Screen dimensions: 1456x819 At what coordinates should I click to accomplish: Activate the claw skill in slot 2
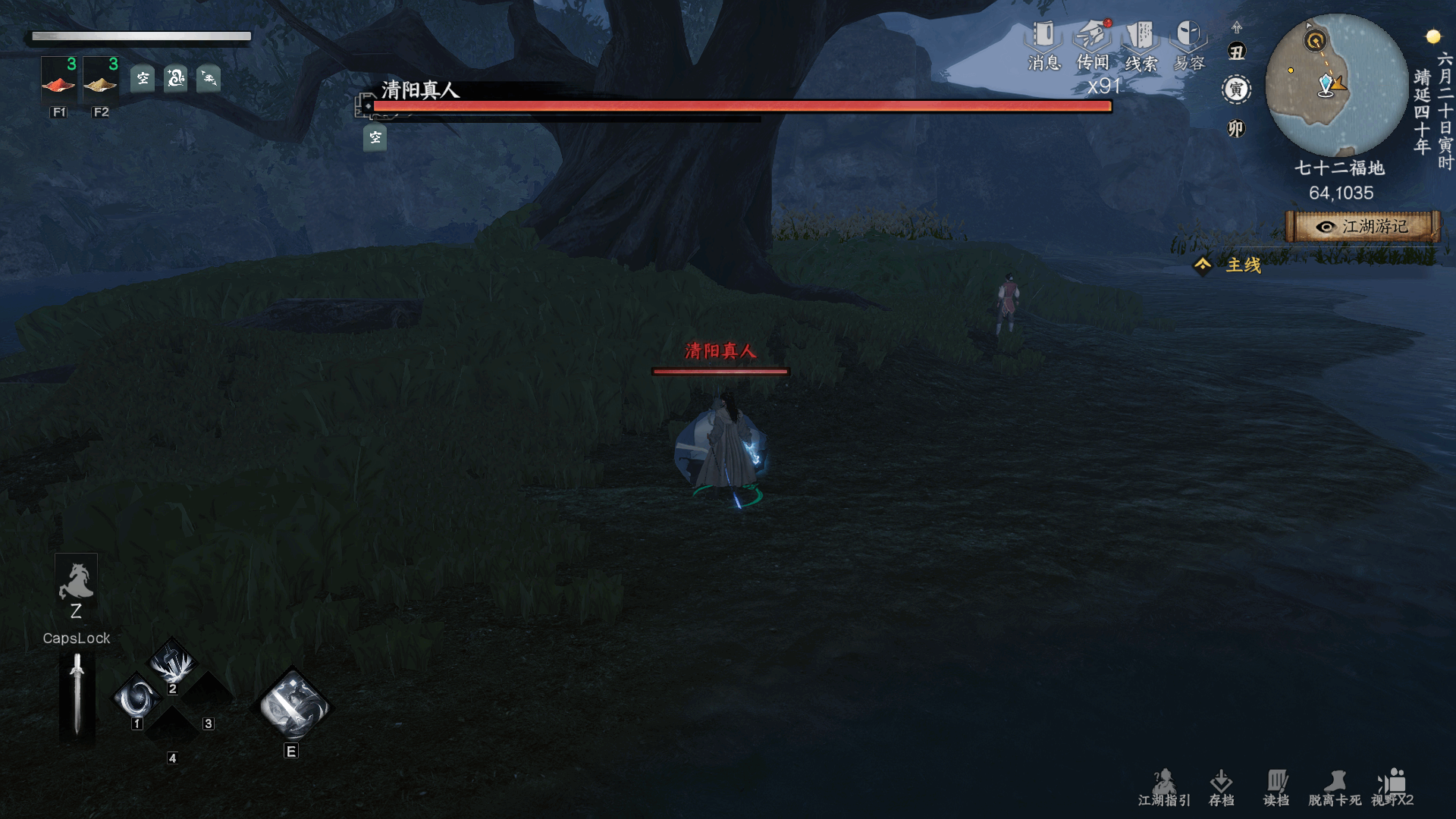tap(174, 663)
